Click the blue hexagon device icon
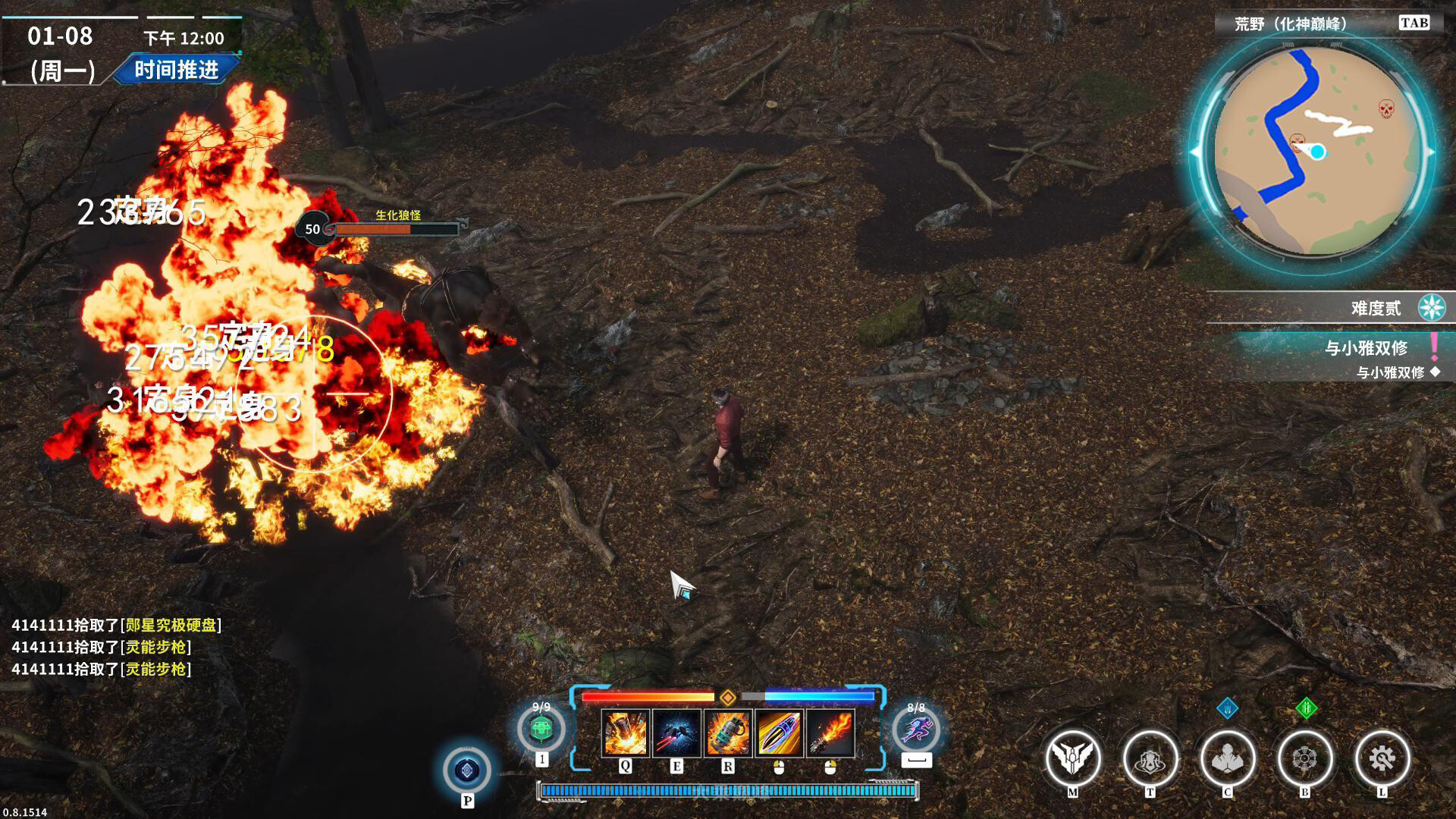Viewport: 1456px width, 819px height. (x=467, y=770)
